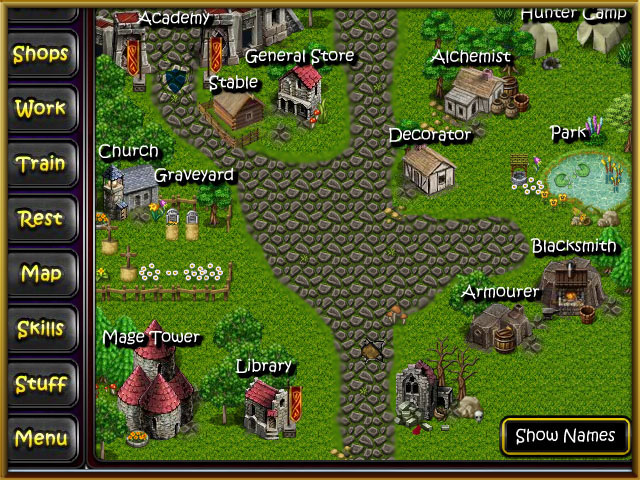The width and height of the screenshot is (640, 480).
Task: Open the game Menu
Action: (41, 438)
